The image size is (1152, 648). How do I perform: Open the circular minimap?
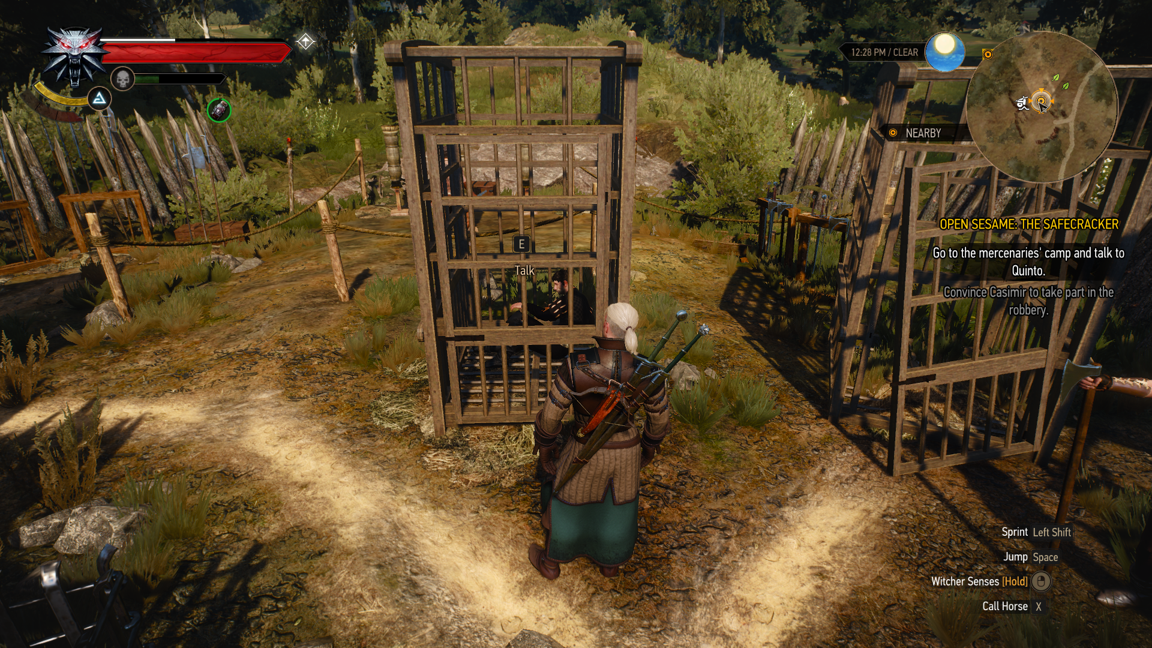coord(1041,107)
